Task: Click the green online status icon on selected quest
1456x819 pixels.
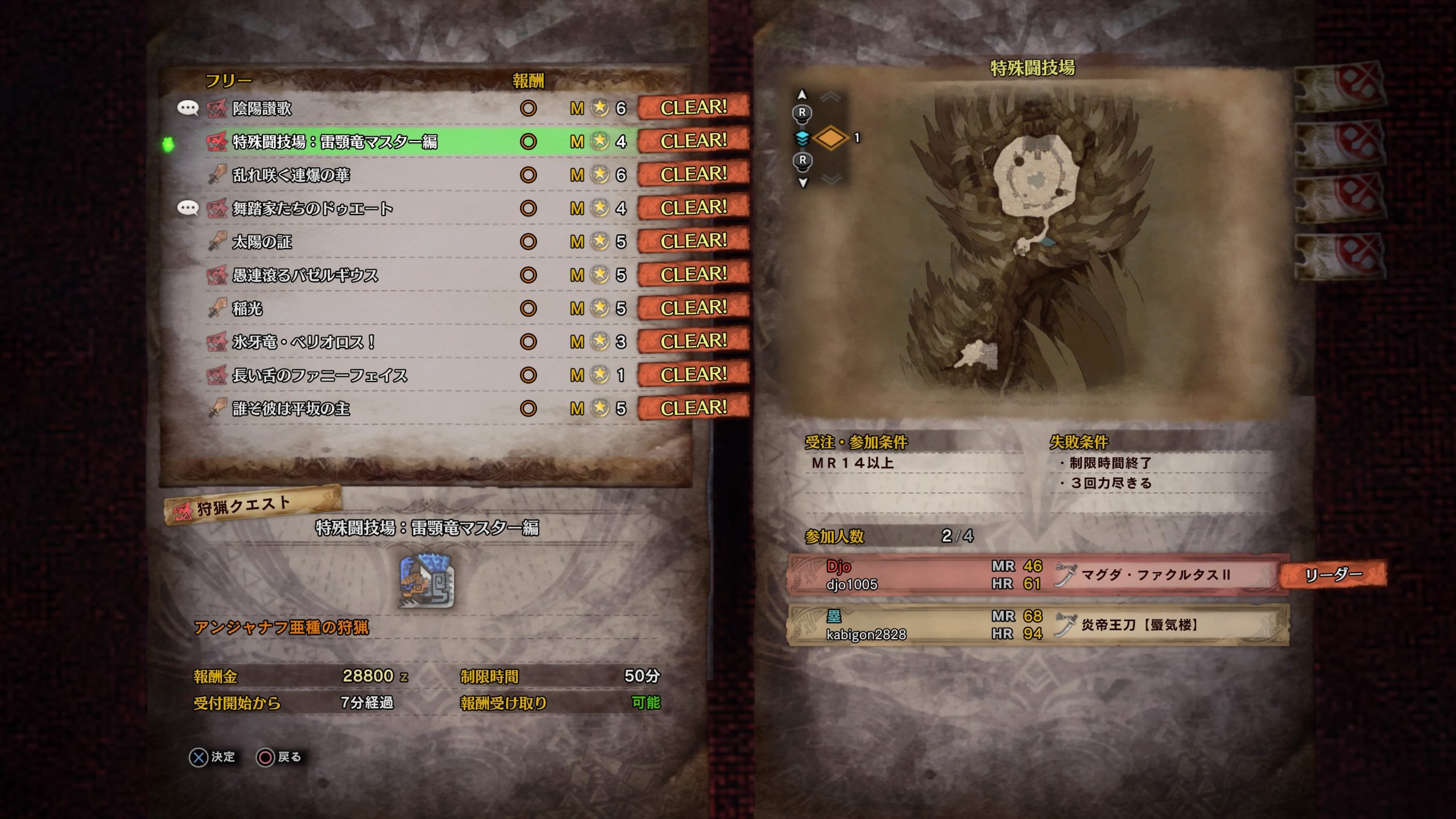Action: [x=168, y=144]
